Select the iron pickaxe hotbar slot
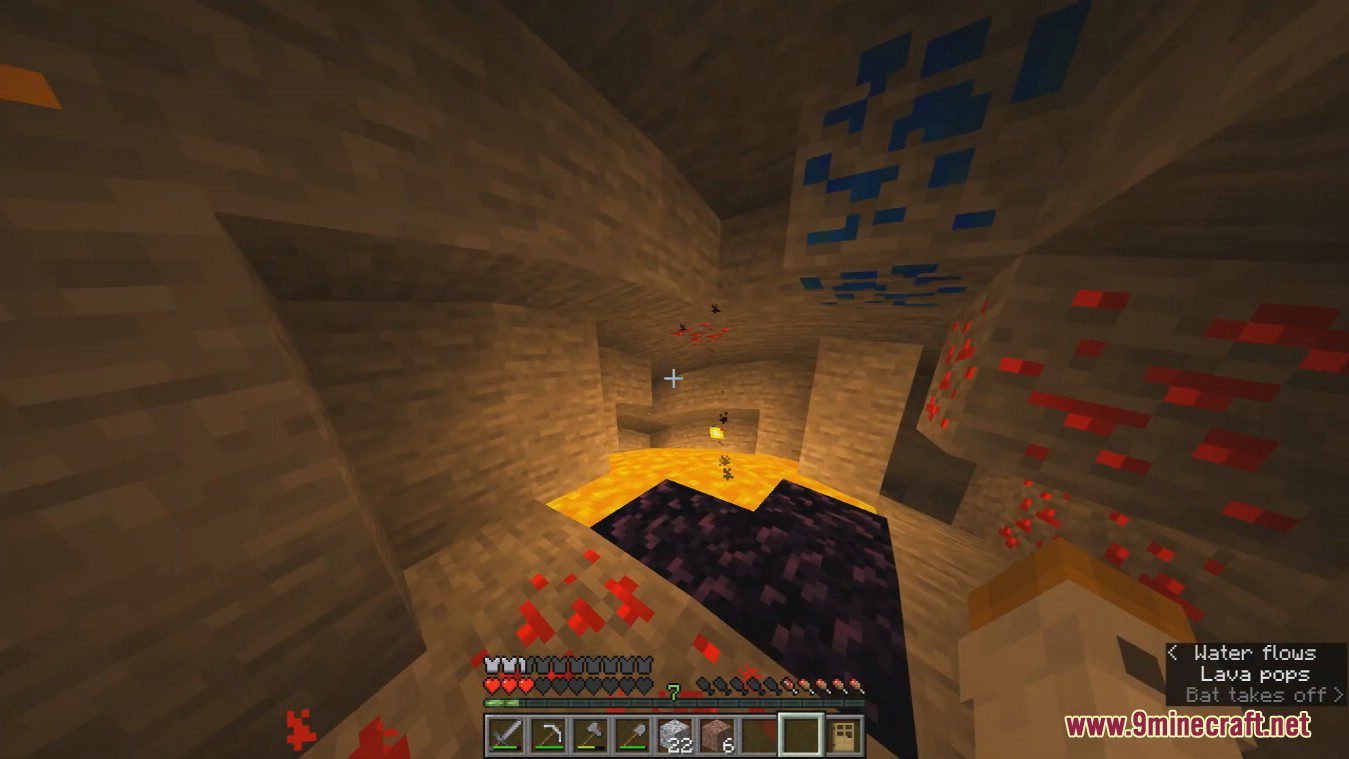 coord(549,735)
